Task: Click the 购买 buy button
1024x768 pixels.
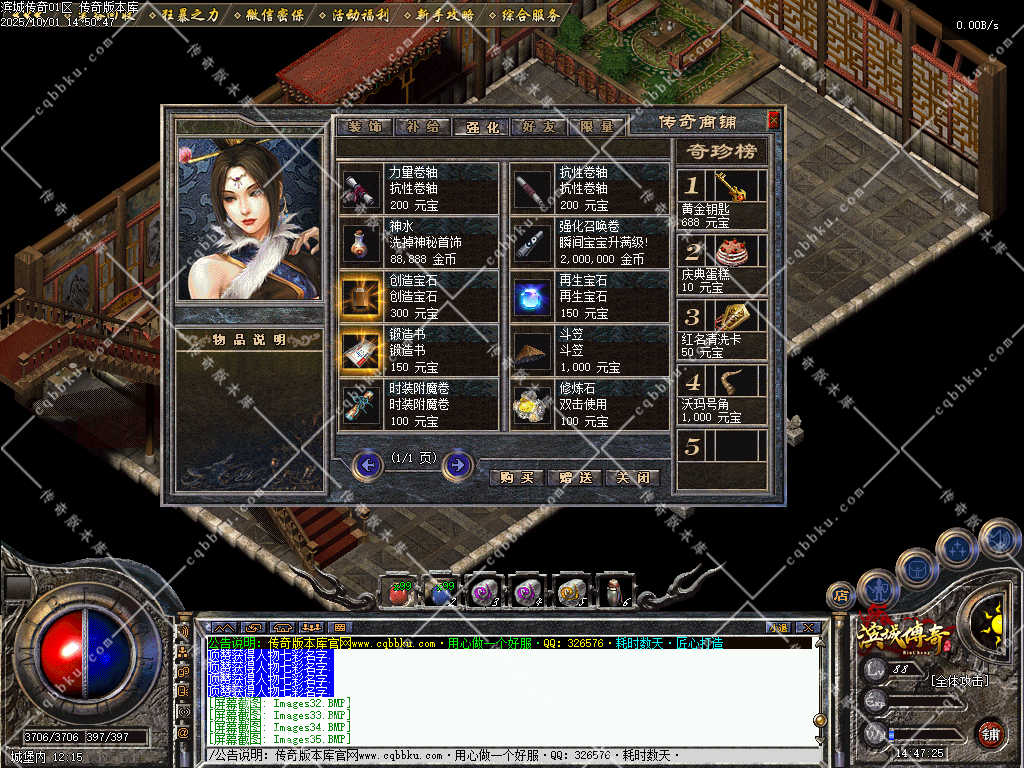Action: (x=517, y=478)
